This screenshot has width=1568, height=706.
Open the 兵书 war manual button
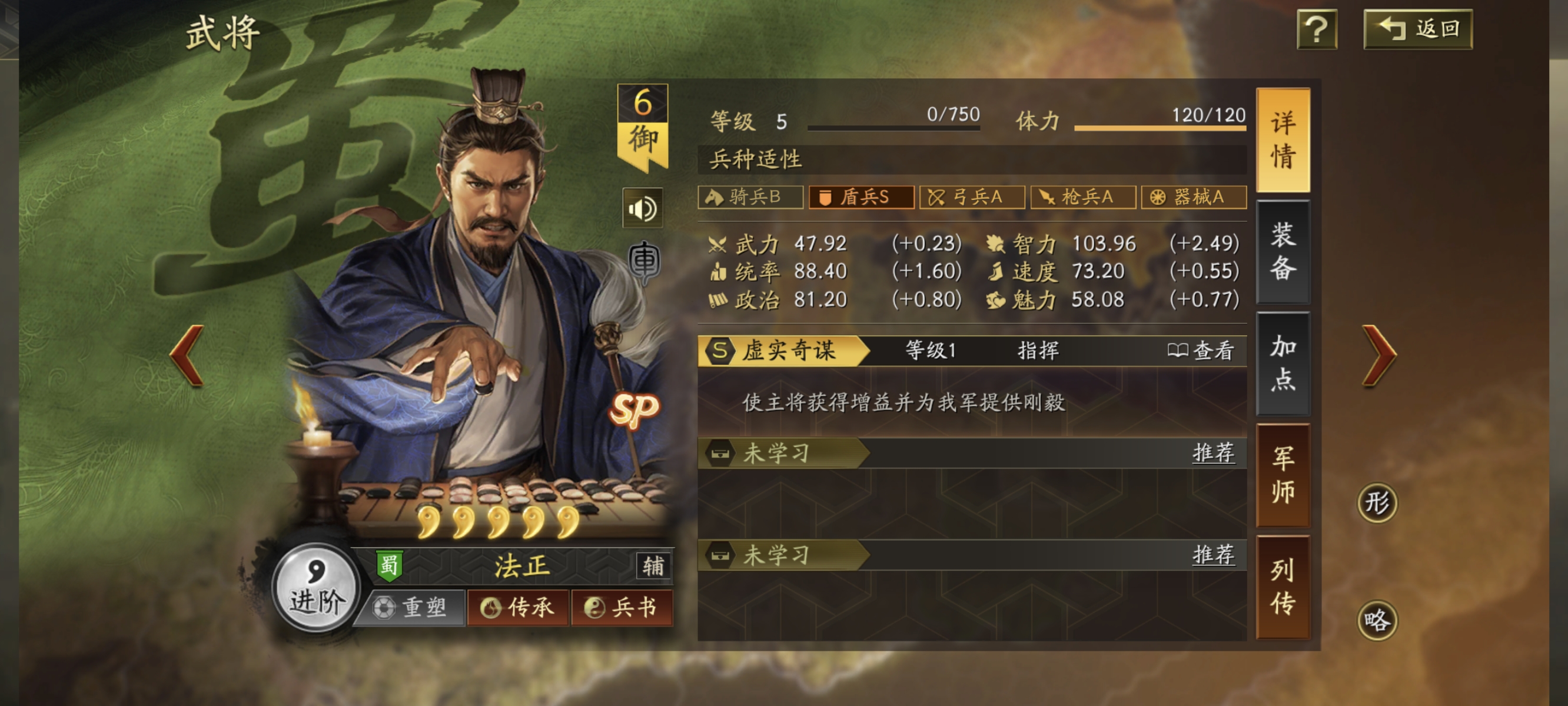tap(622, 607)
